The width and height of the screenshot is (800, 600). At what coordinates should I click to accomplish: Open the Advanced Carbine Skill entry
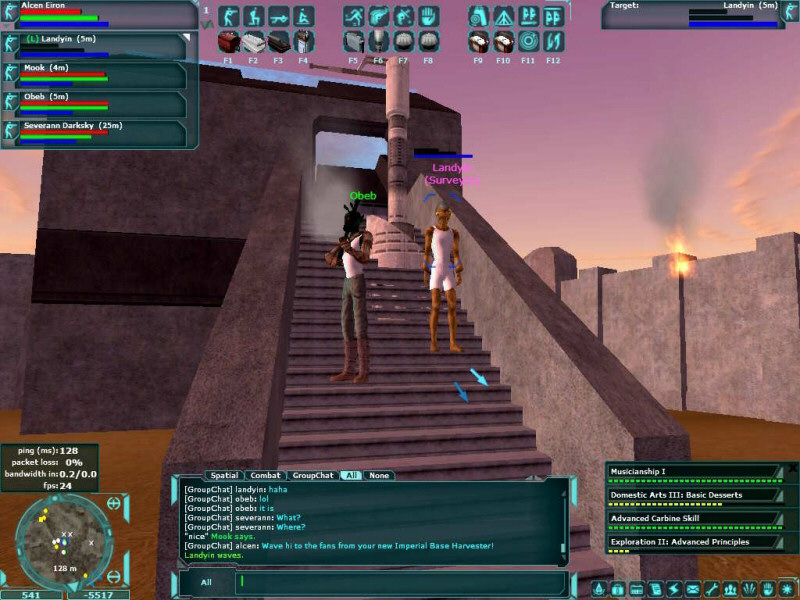pos(692,518)
